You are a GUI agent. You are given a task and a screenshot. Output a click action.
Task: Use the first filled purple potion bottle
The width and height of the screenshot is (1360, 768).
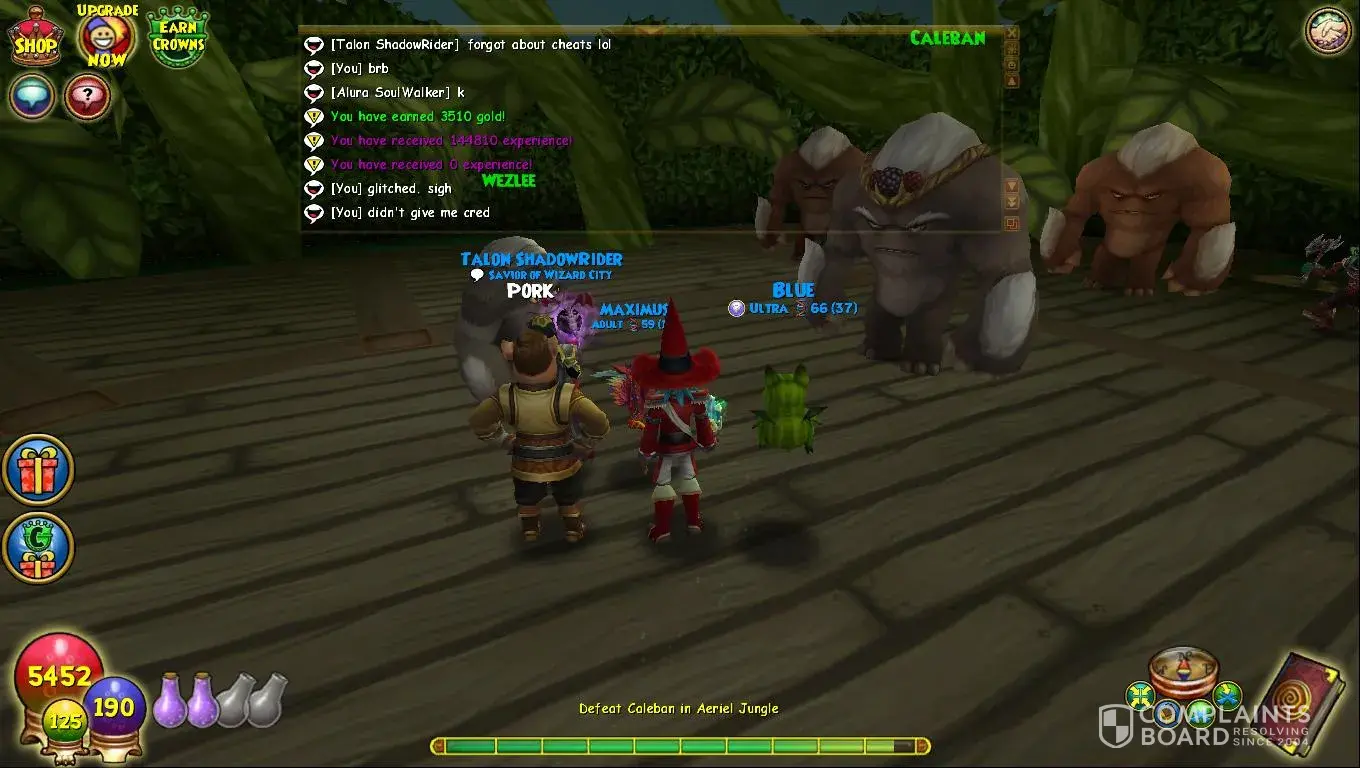[x=168, y=698]
